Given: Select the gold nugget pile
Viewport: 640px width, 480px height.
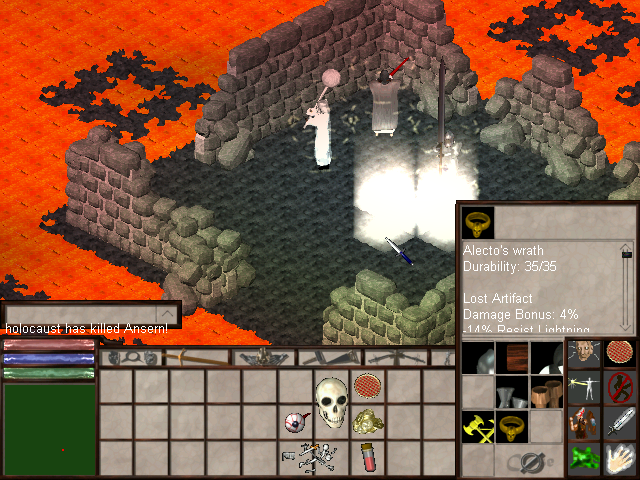Looking at the screenshot, I should [x=368, y=422].
